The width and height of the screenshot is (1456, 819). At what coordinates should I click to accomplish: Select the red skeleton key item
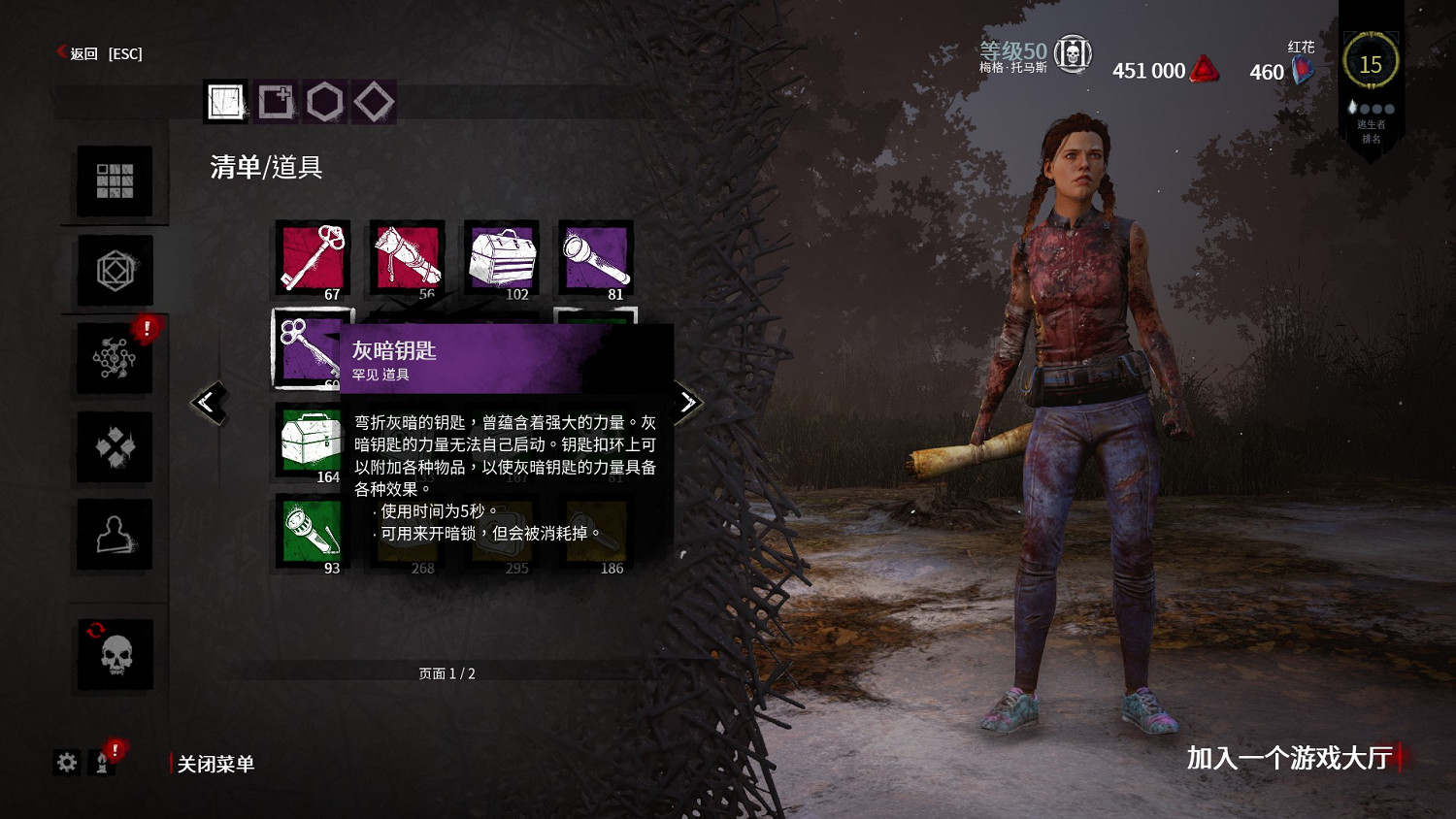pos(313,259)
